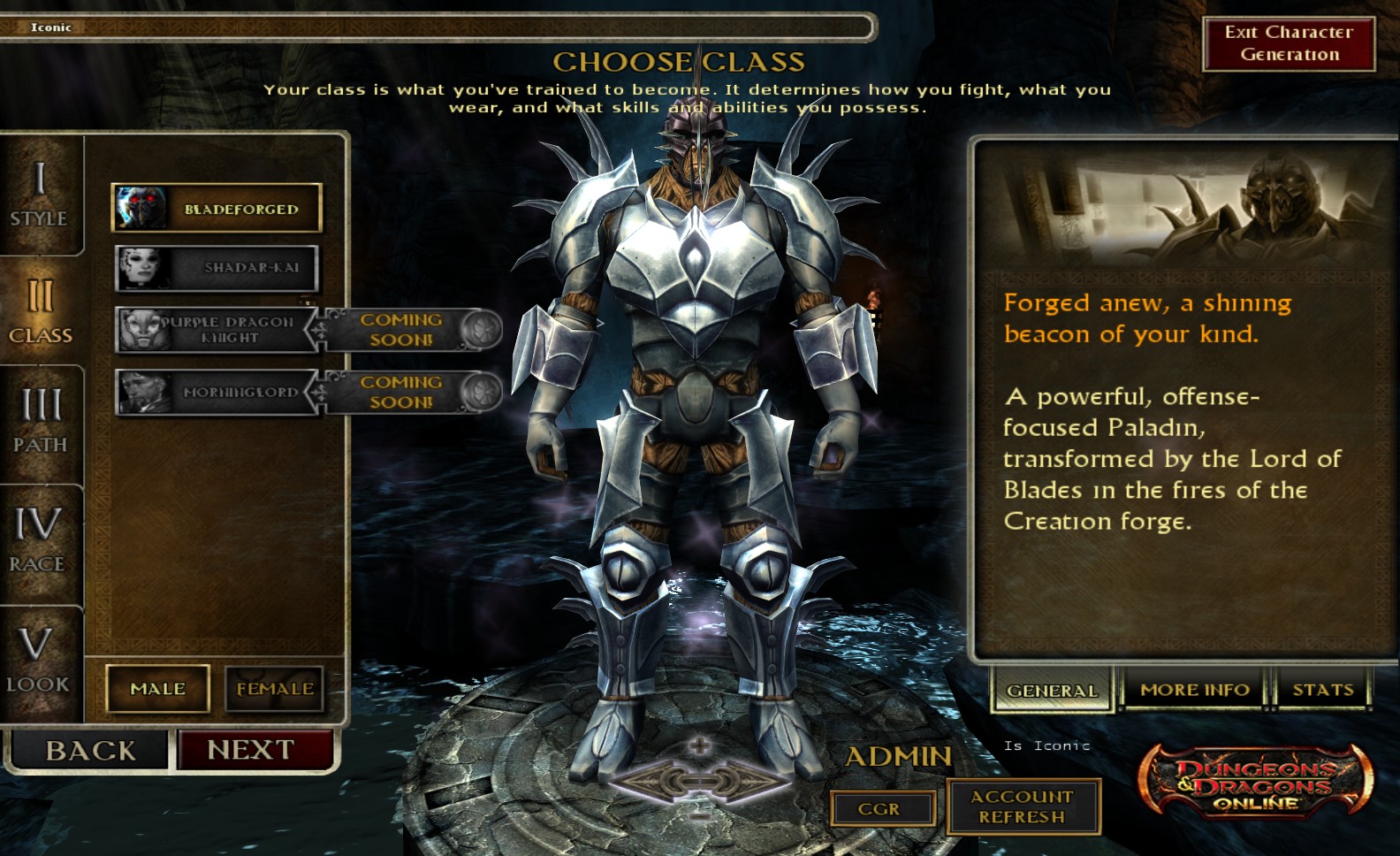
Task: View the Stats tab
Action: (x=1322, y=690)
